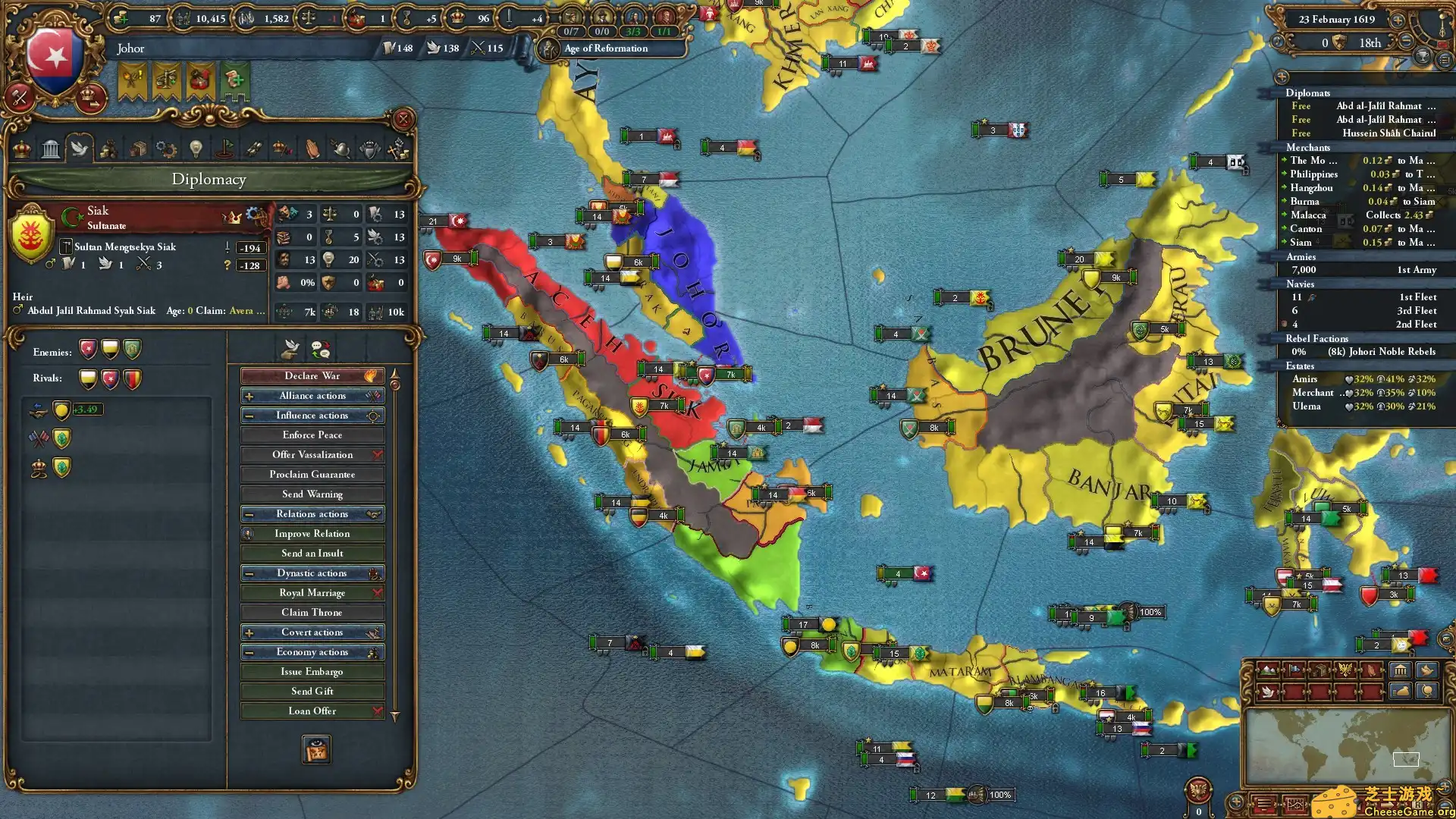View national Ideas using the lightbulb icon

[x=195, y=148]
